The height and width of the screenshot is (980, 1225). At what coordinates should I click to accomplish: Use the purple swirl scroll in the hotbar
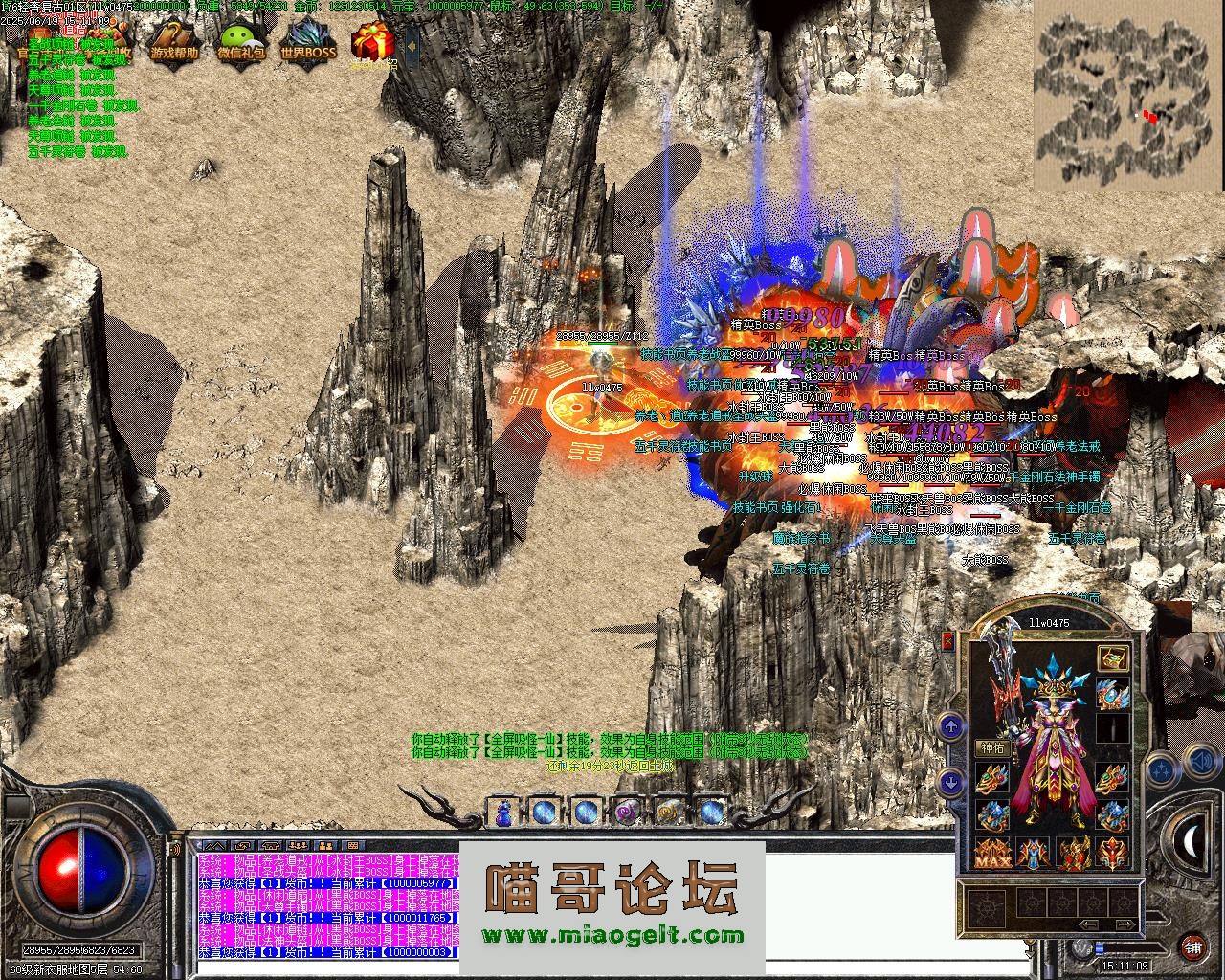pos(627,813)
